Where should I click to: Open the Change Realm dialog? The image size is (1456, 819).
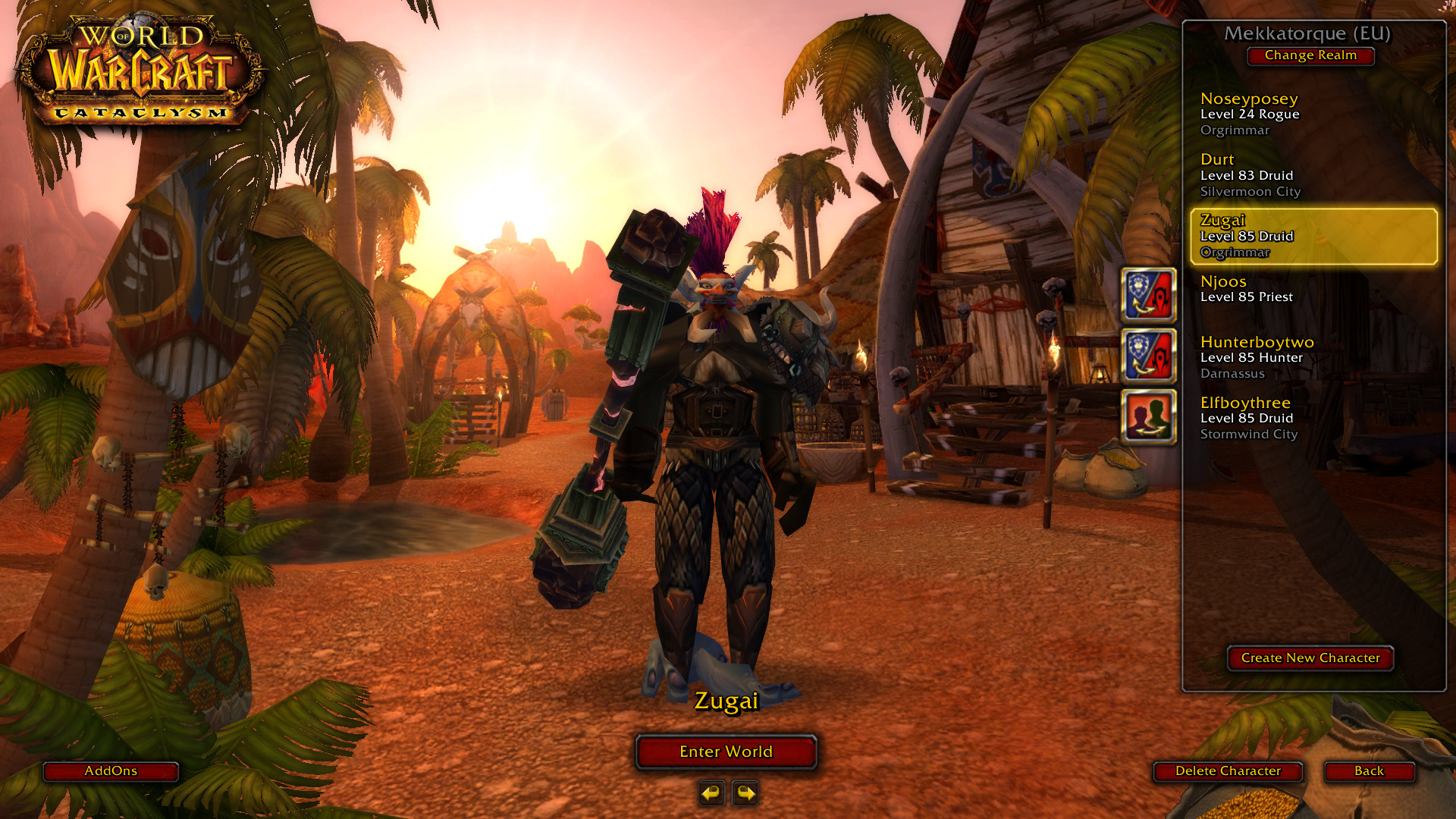pos(1310,55)
